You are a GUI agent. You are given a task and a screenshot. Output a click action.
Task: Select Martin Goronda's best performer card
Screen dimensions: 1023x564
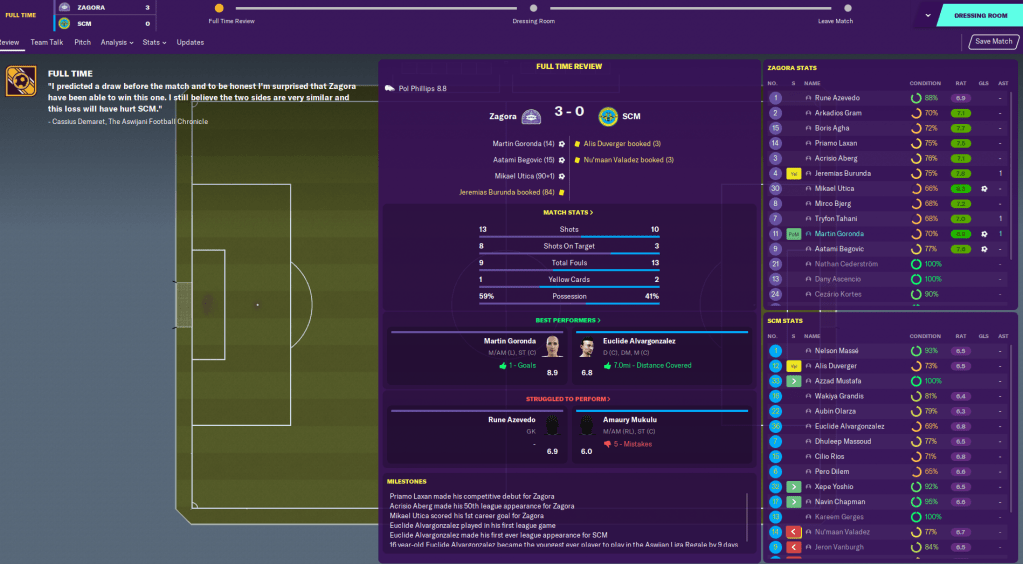click(x=479, y=358)
